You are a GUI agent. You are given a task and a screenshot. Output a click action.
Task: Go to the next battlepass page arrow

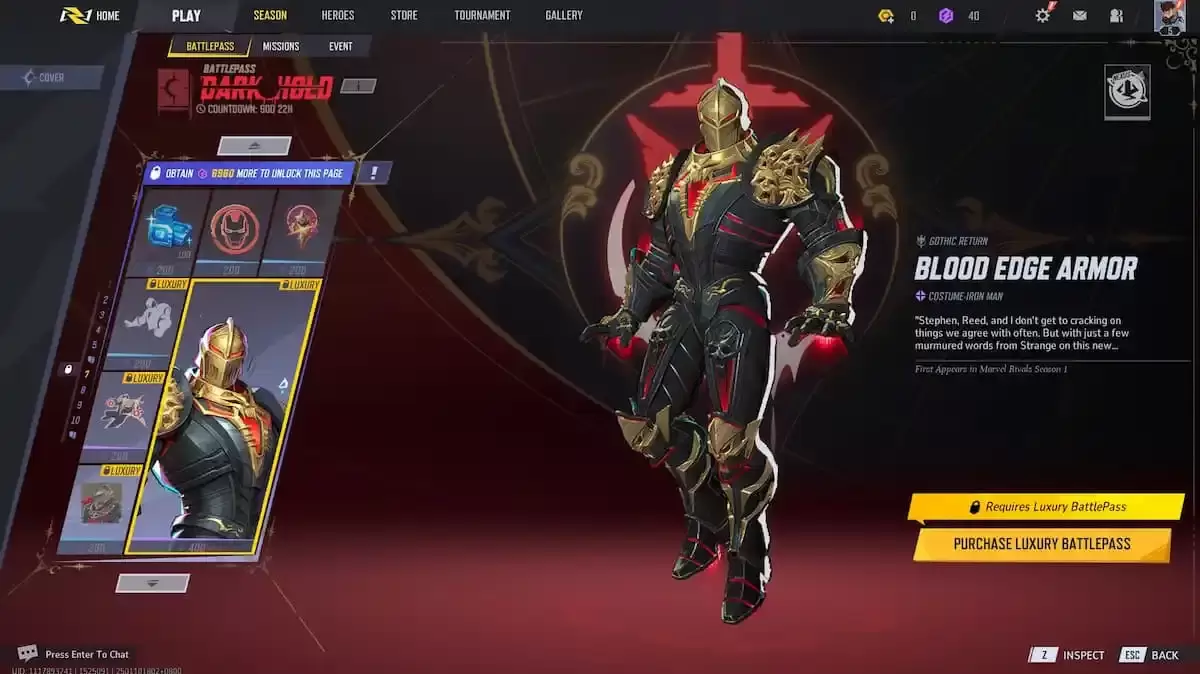tap(152, 582)
